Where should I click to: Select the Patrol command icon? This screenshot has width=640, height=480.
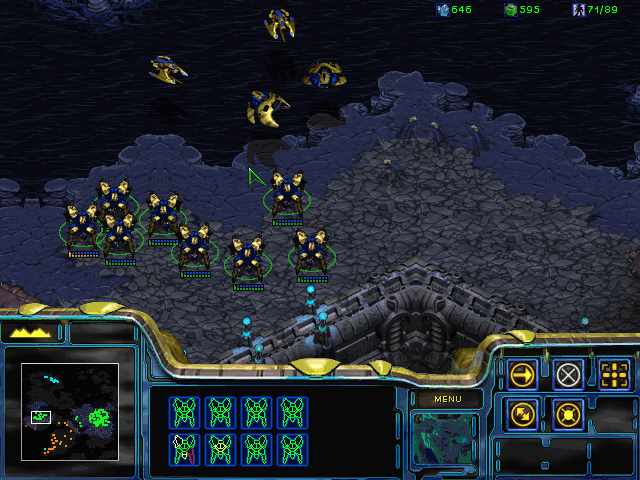click(522, 412)
